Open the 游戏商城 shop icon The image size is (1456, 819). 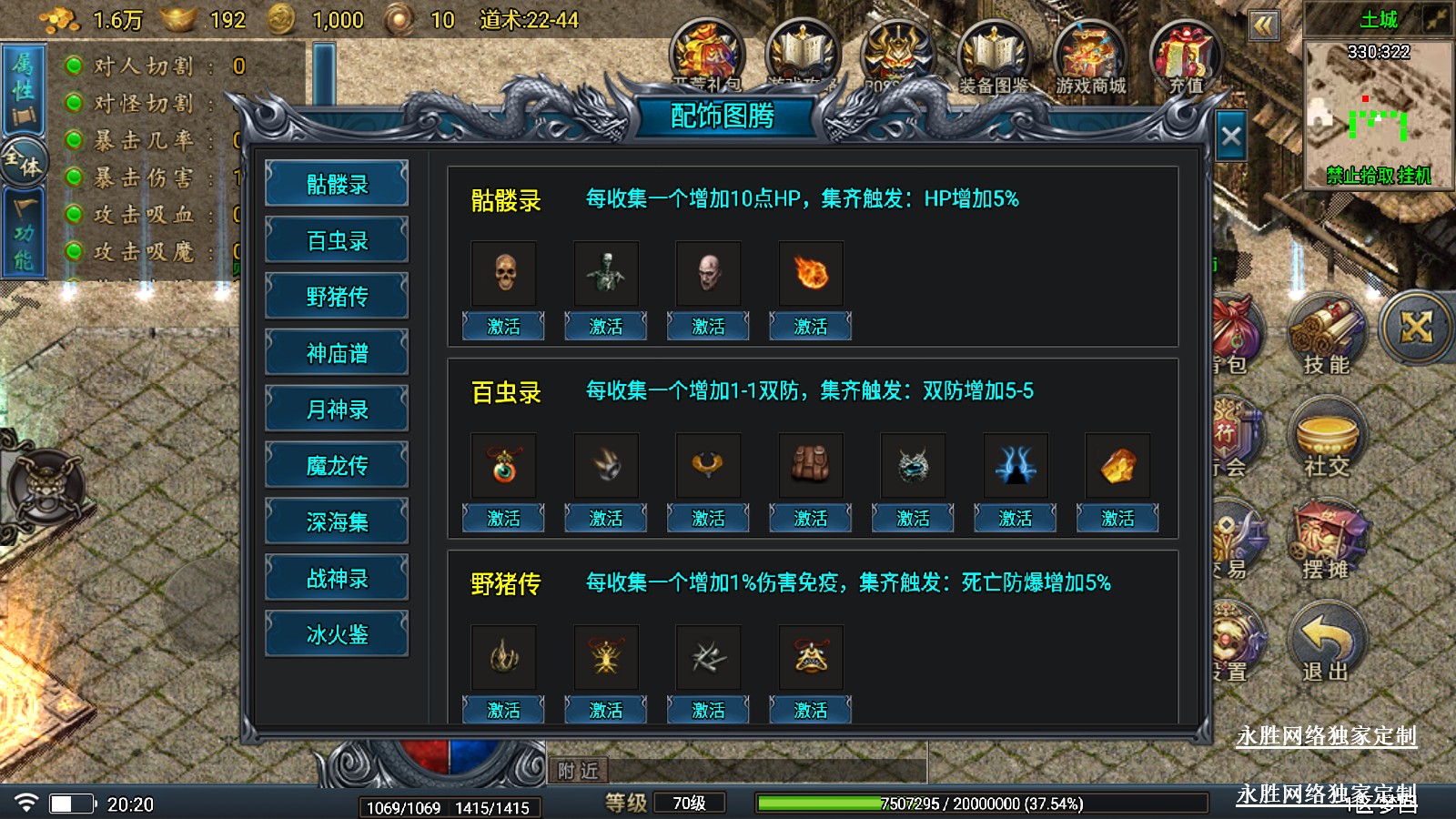1090,56
